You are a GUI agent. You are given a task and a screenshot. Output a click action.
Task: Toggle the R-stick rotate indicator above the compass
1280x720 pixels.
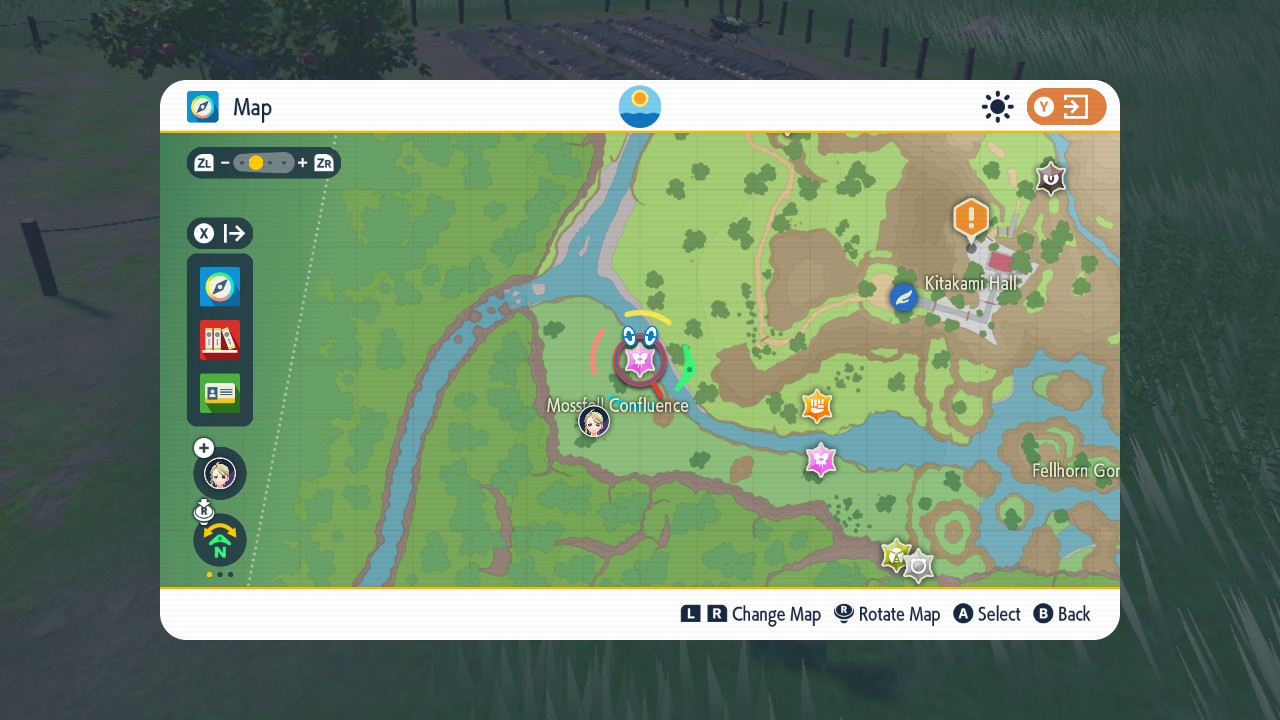click(x=202, y=510)
